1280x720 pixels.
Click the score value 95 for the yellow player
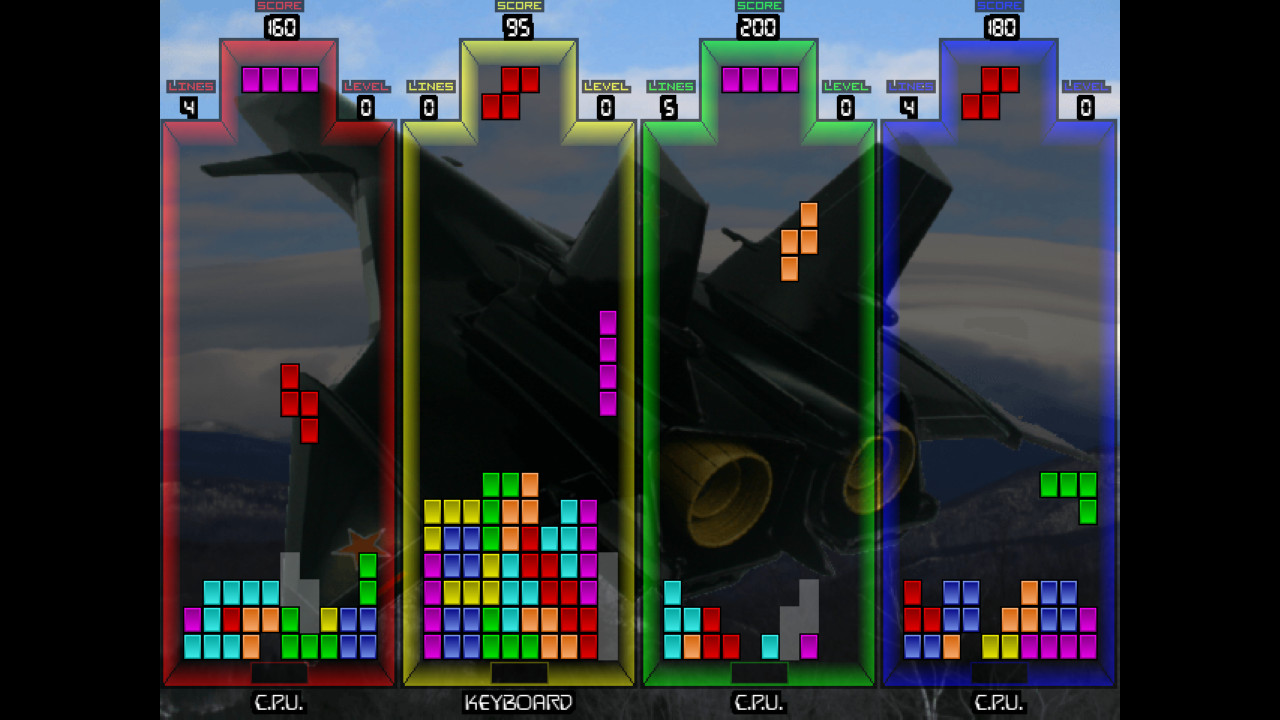coord(517,27)
